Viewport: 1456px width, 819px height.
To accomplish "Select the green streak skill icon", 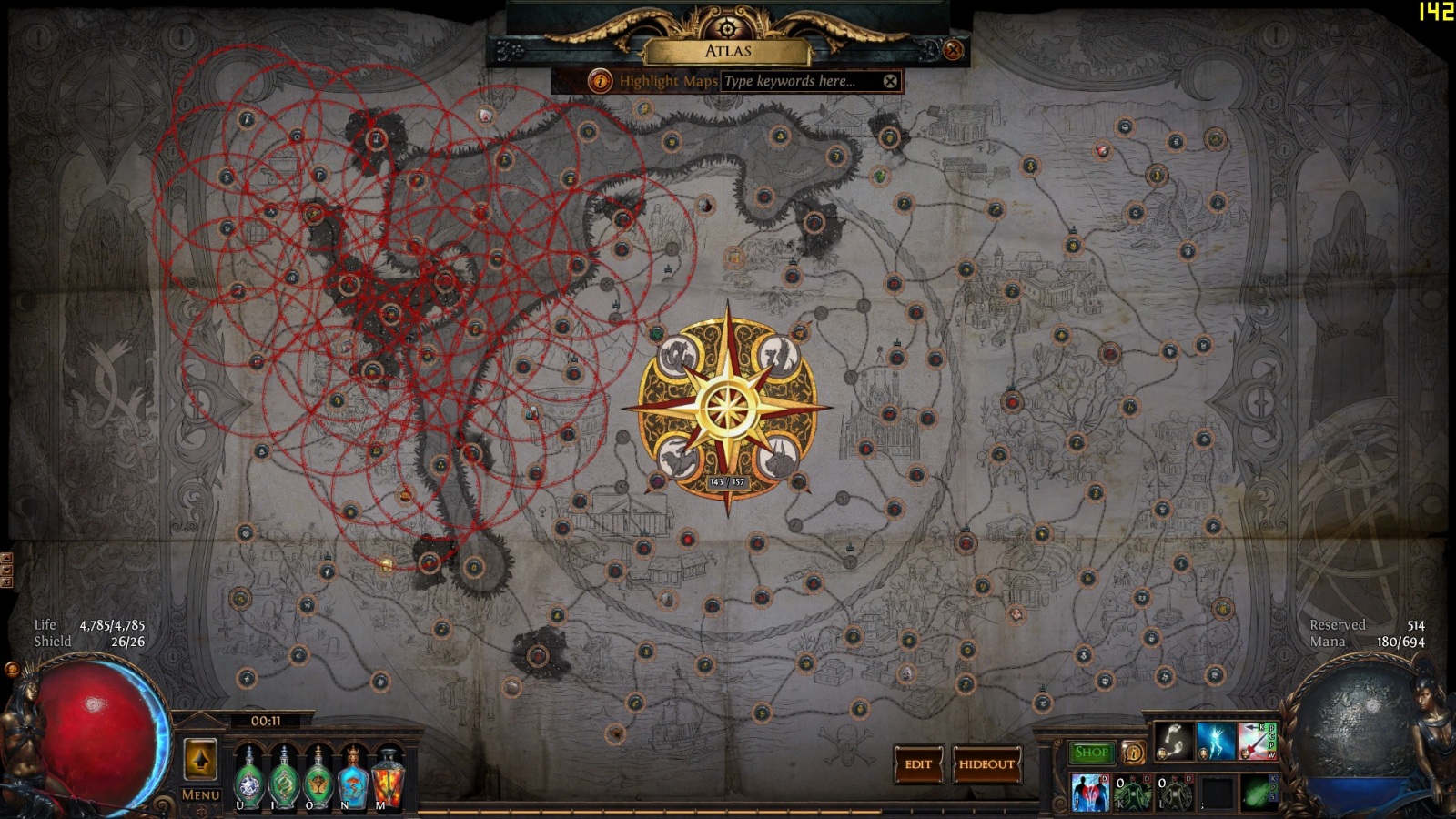I will pos(1259,792).
